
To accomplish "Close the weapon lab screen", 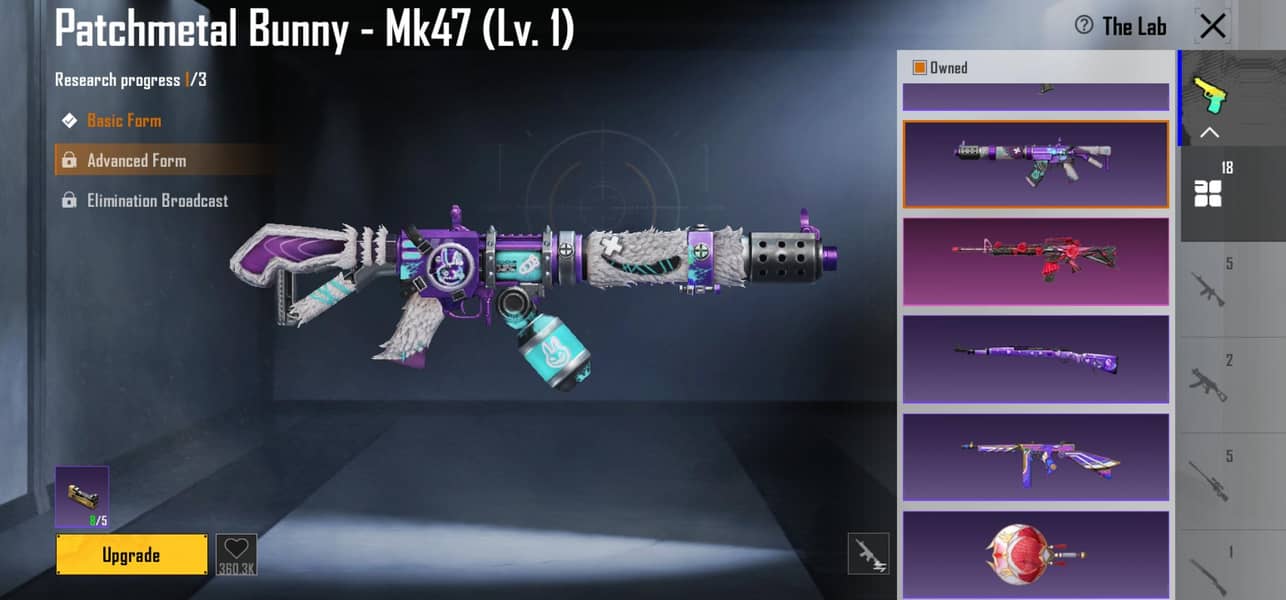I will (1212, 26).
